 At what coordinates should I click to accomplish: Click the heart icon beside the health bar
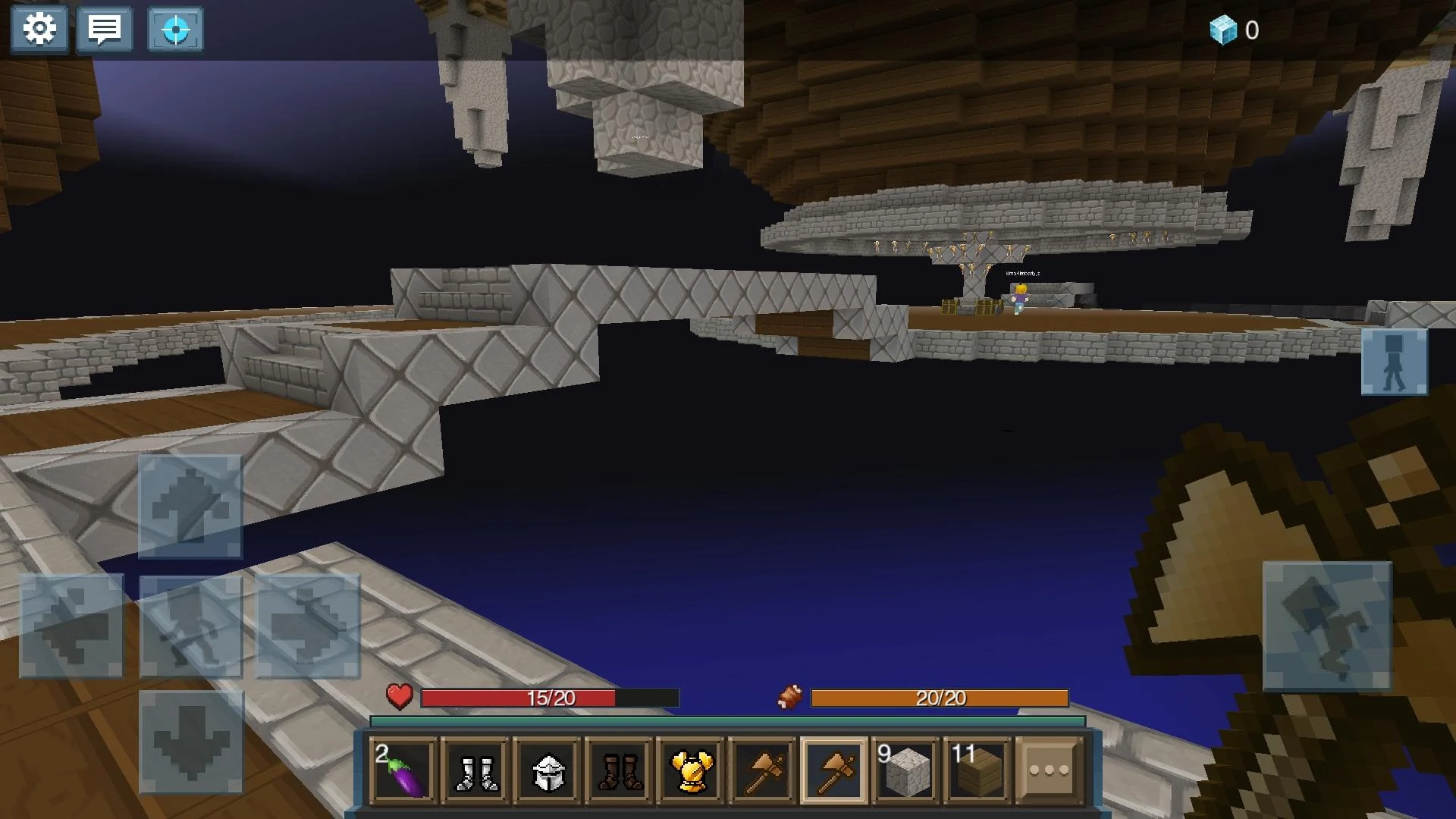click(397, 696)
